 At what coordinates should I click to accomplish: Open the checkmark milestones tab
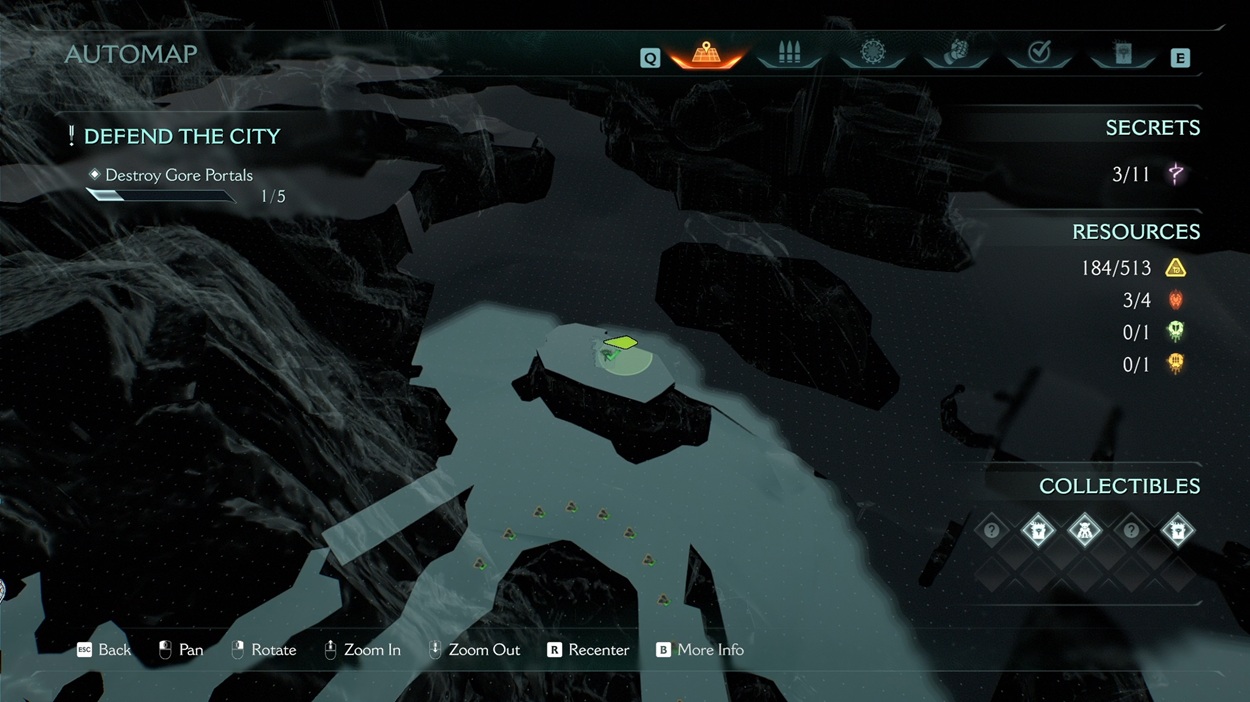(1039, 54)
